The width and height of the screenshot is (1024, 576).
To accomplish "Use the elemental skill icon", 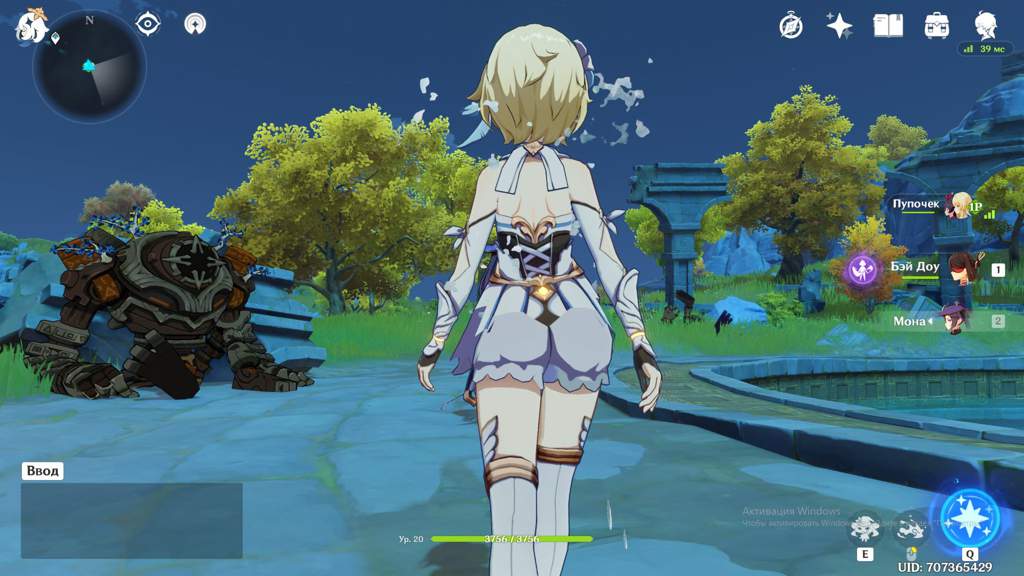I will pos(865,529).
